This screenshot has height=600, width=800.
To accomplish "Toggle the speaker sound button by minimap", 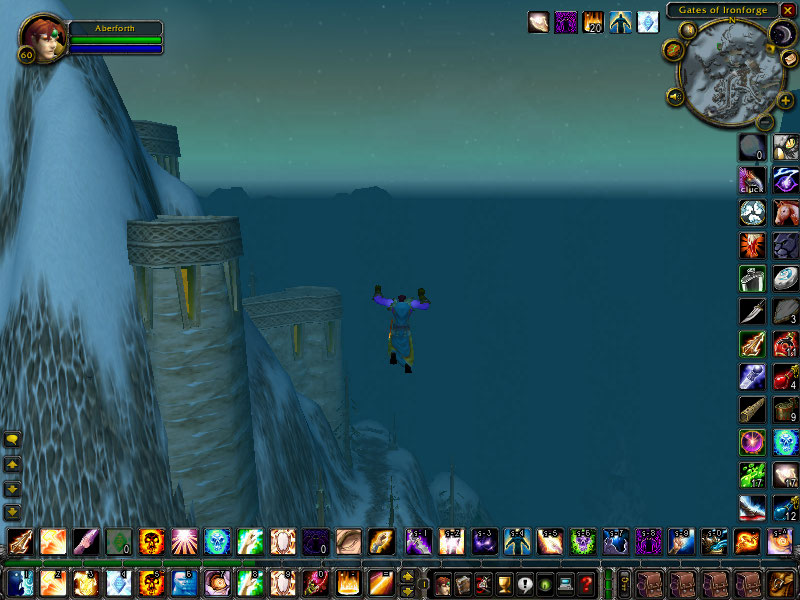I will click(675, 96).
